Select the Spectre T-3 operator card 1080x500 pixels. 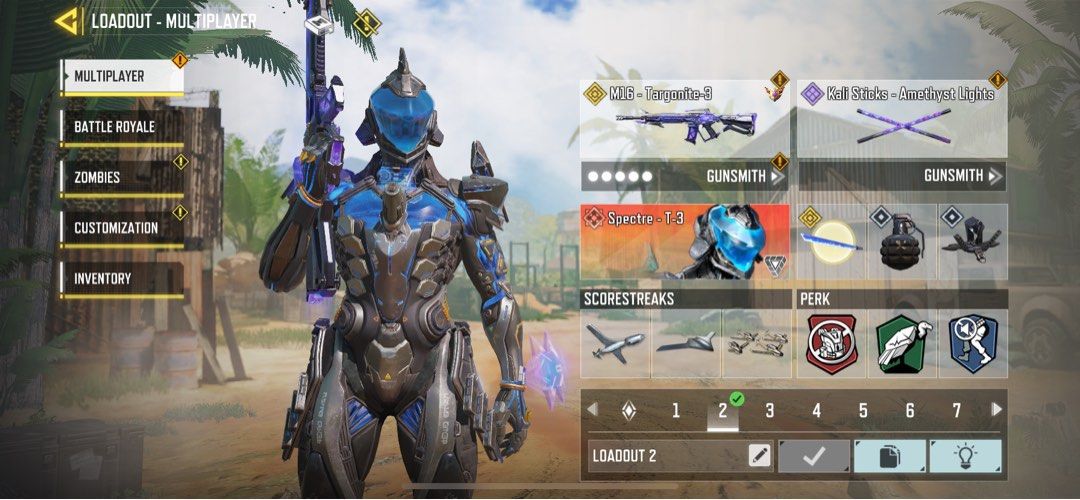685,242
